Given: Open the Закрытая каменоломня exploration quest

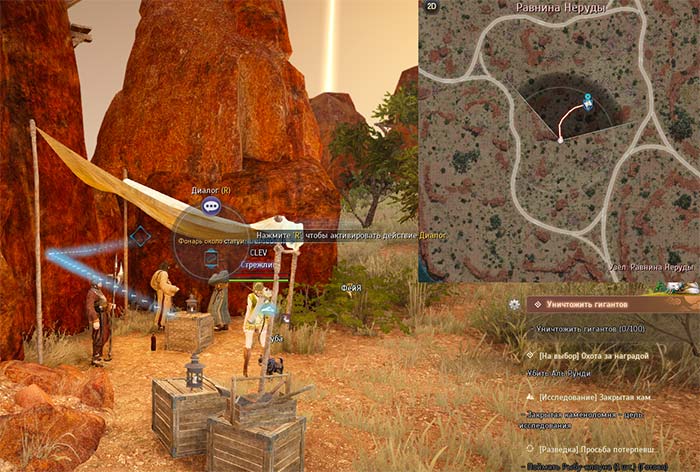Looking at the screenshot, I should tap(600, 397).
